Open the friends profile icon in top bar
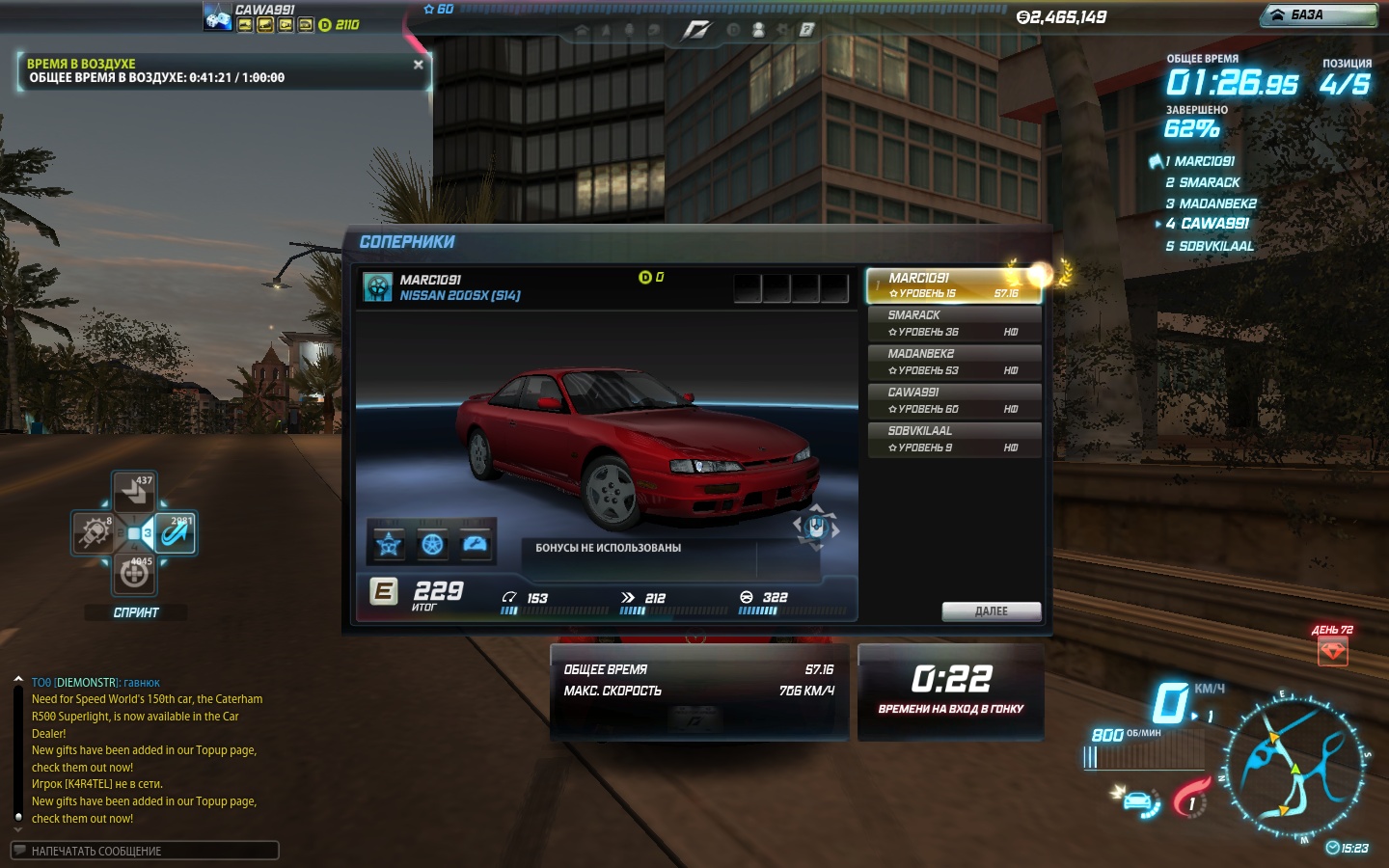 pyautogui.click(x=758, y=30)
